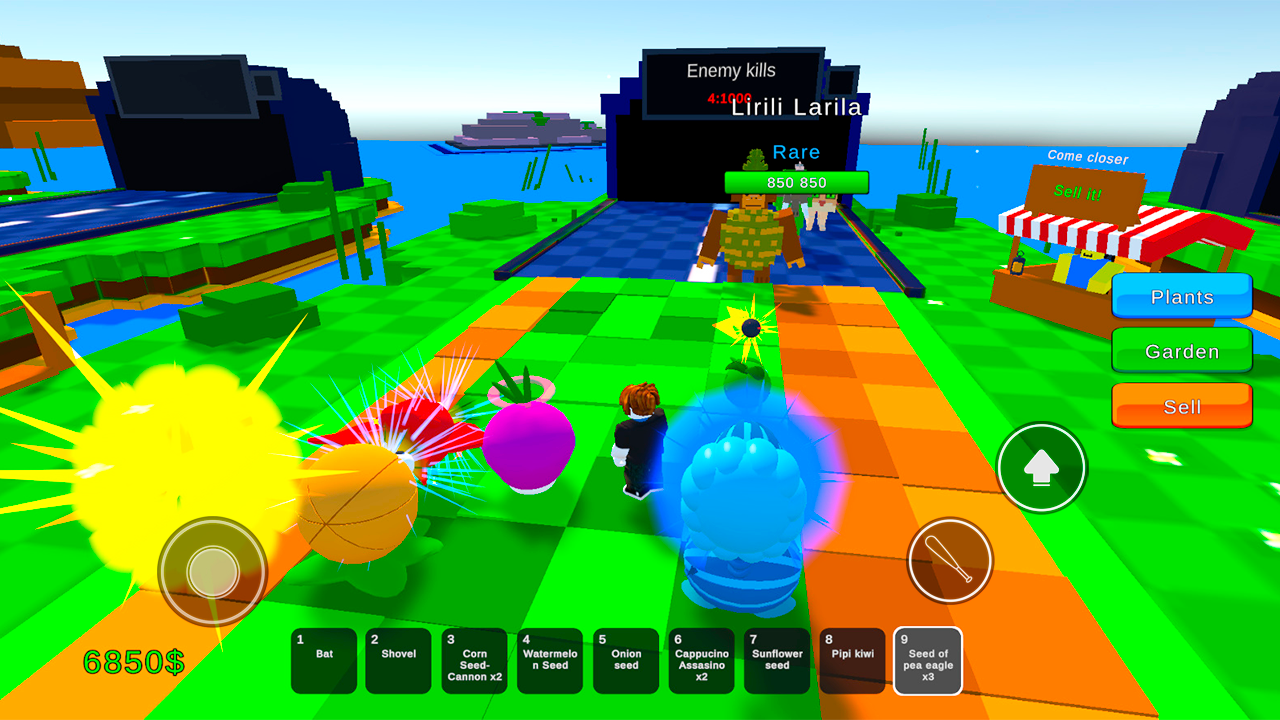Open the Plants menu
Image resolution: width=1280 pixels, height=720 pixels.
click(1181, 297)
